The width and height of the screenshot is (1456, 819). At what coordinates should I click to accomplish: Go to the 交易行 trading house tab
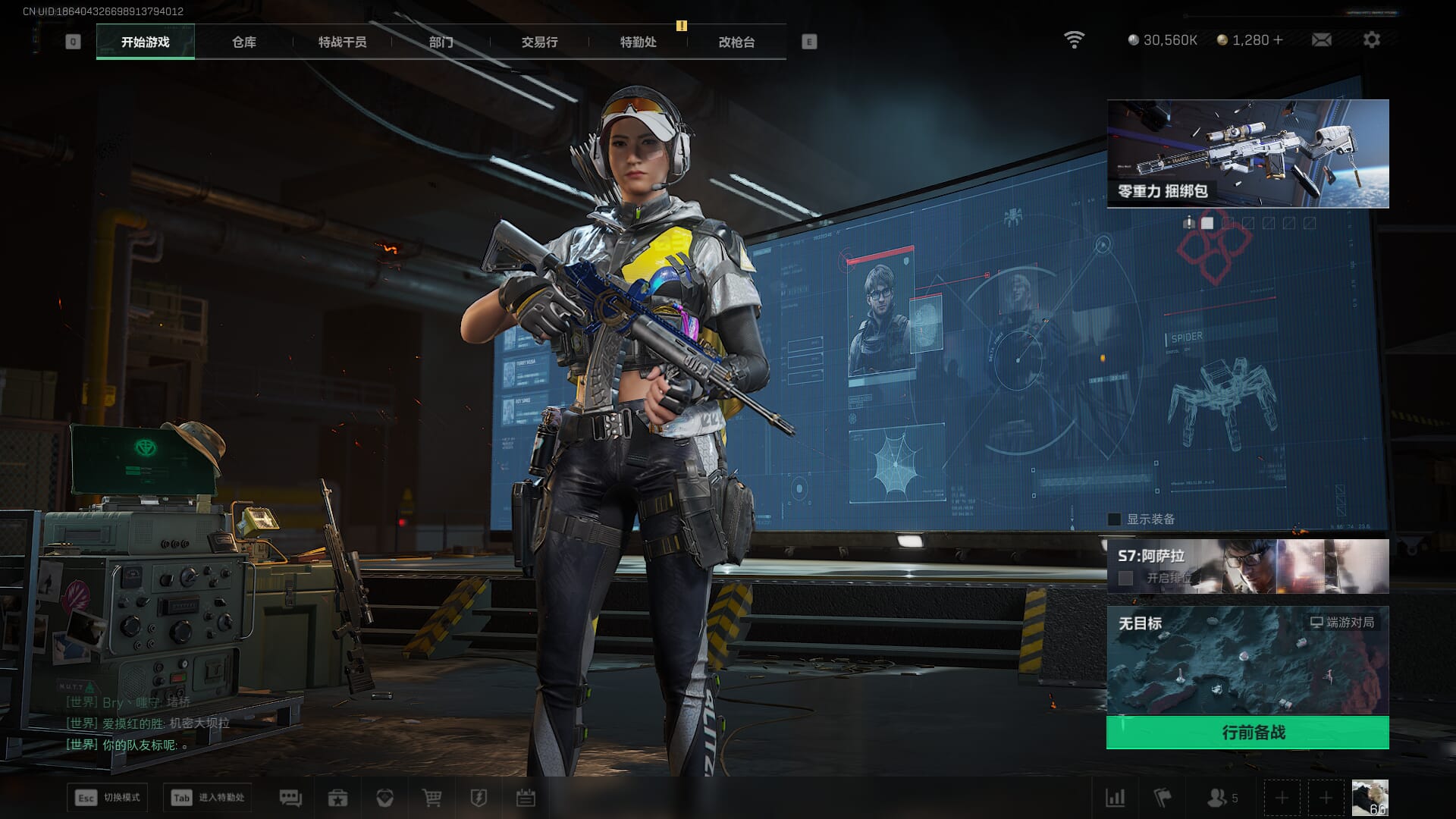539,42
